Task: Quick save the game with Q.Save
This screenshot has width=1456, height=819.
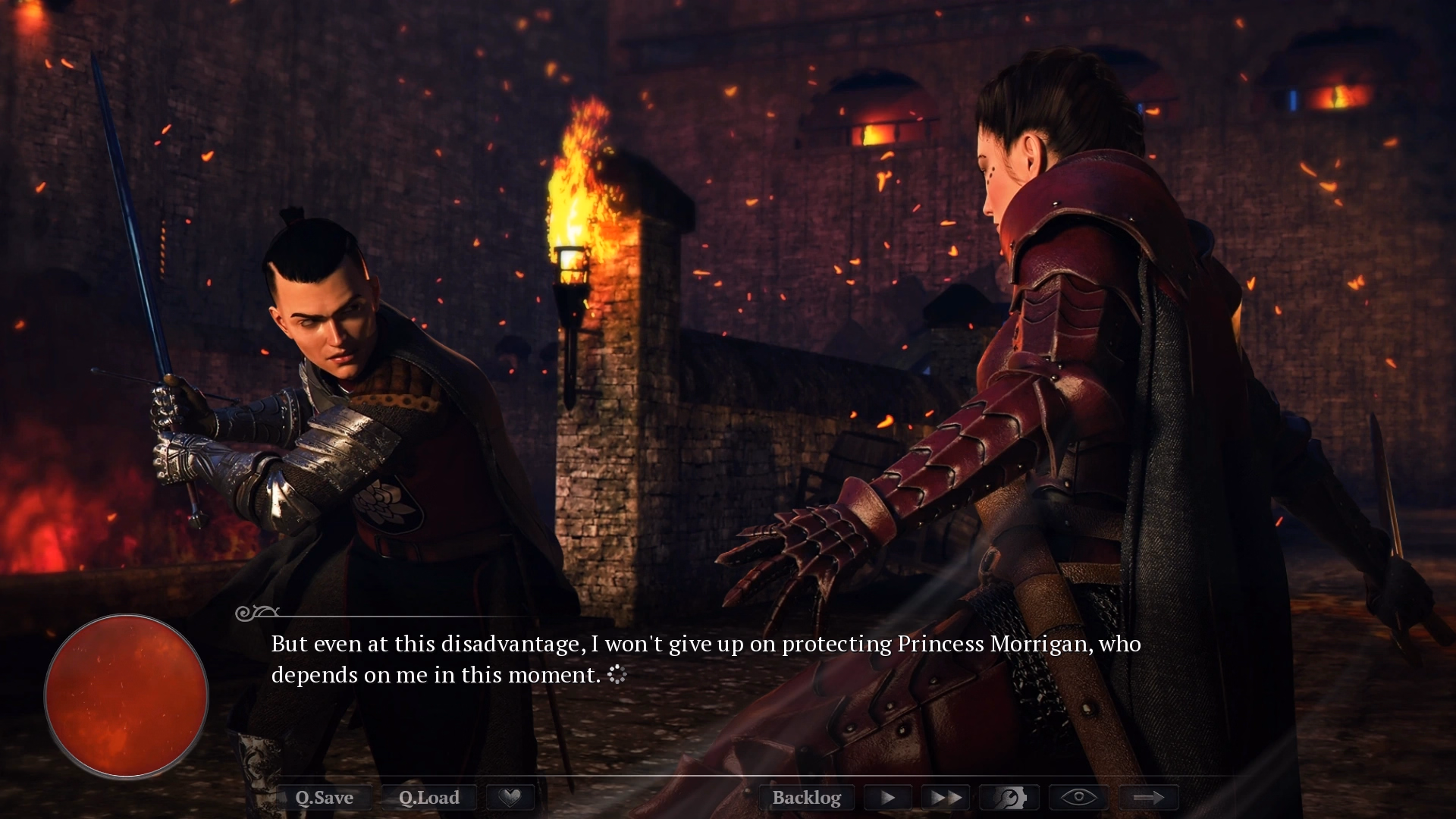Action: point(326,797)
